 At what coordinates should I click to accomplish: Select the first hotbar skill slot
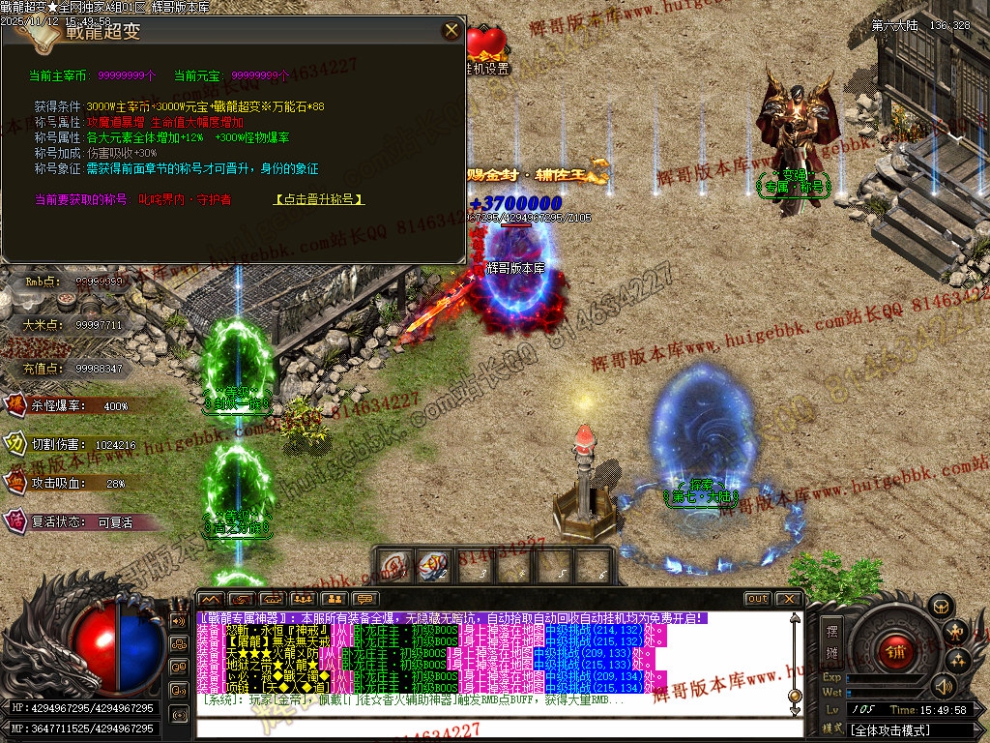pos(395,566)
